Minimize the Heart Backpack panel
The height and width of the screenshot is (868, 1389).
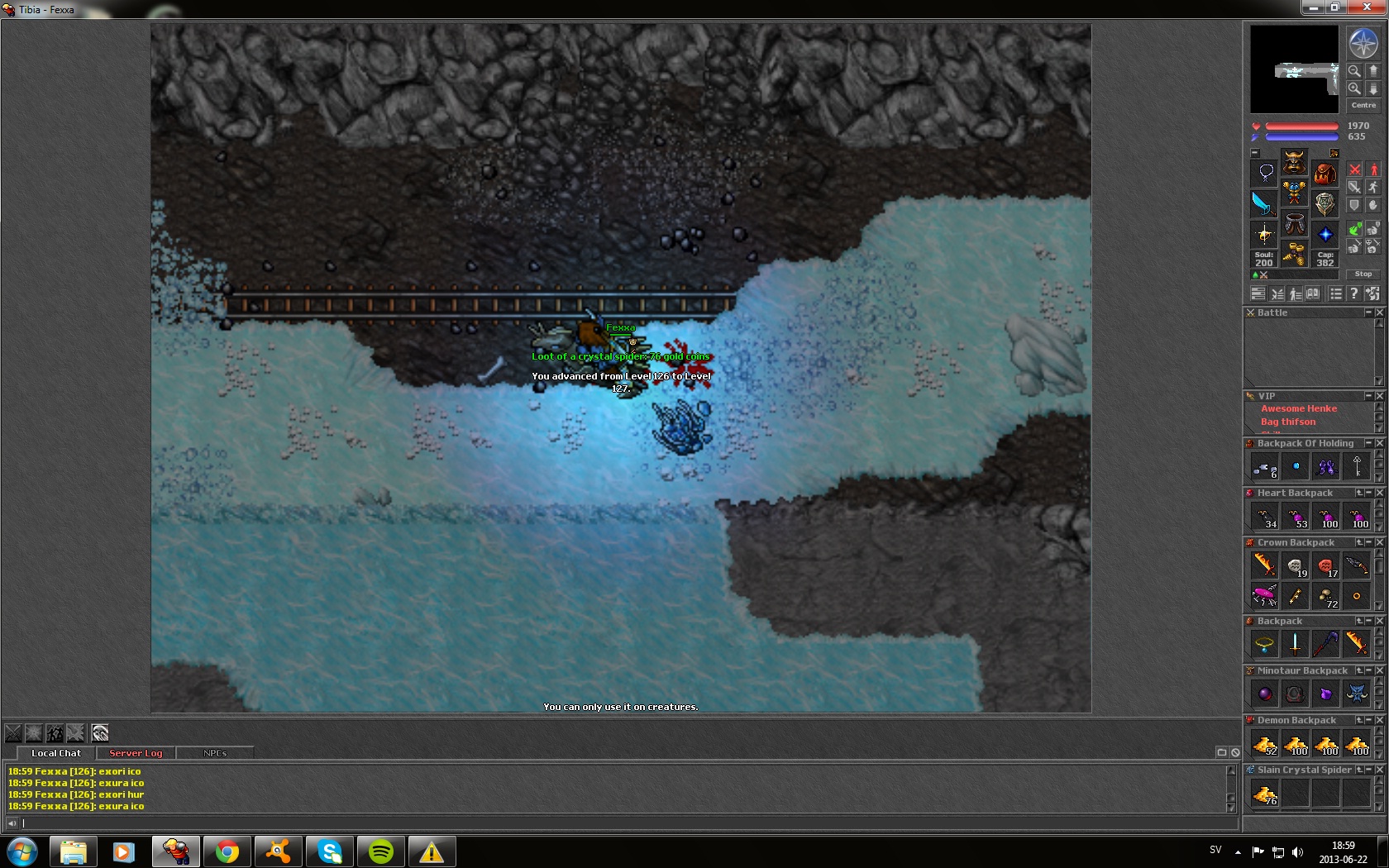click(1369, 493)
